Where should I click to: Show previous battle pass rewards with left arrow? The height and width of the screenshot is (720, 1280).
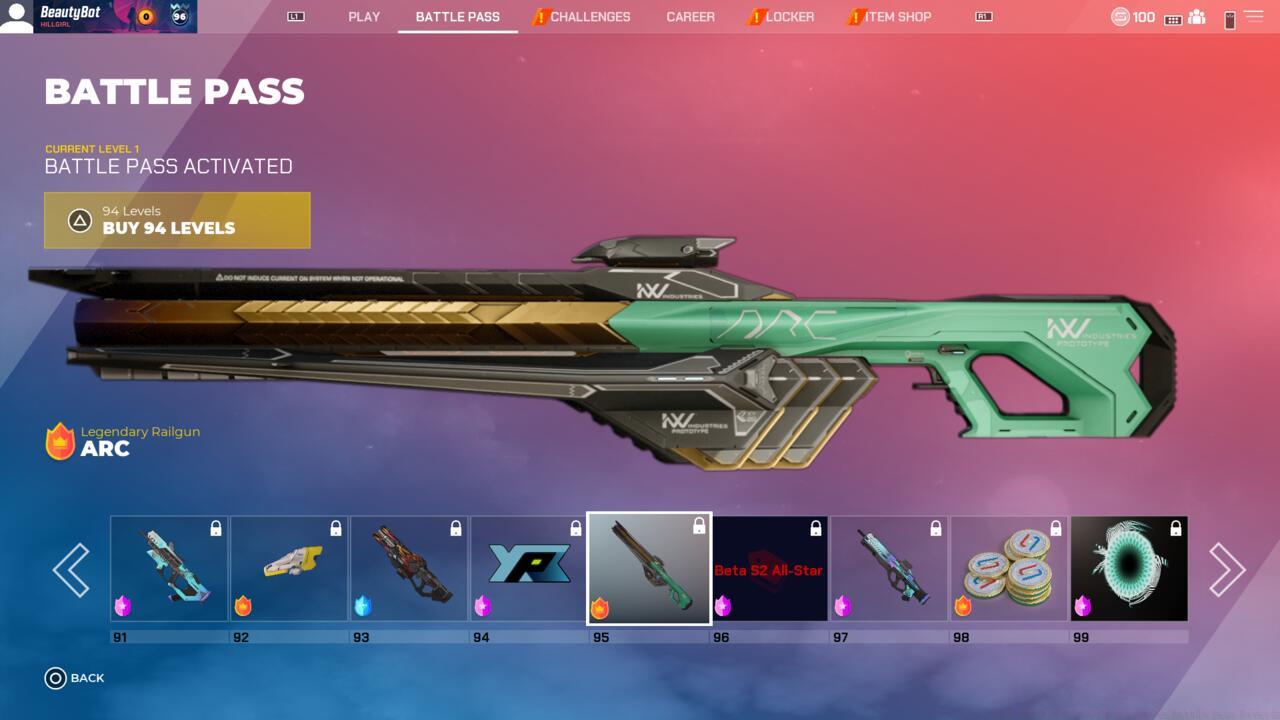[x=71, y=570]
